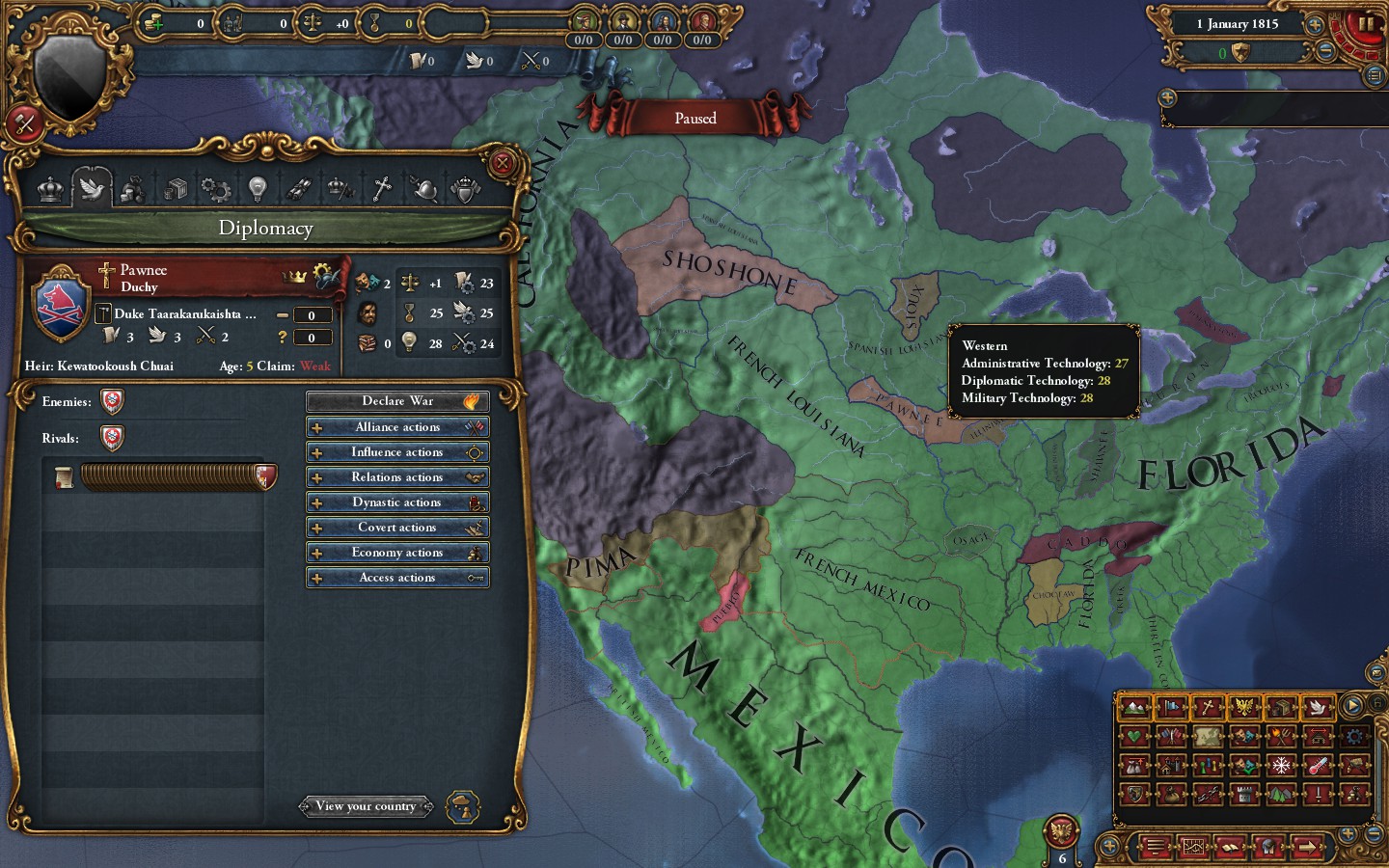The height and width of the screenshot is (868, 1389).
Task: Select the religion map mode
Action: 1208,707
